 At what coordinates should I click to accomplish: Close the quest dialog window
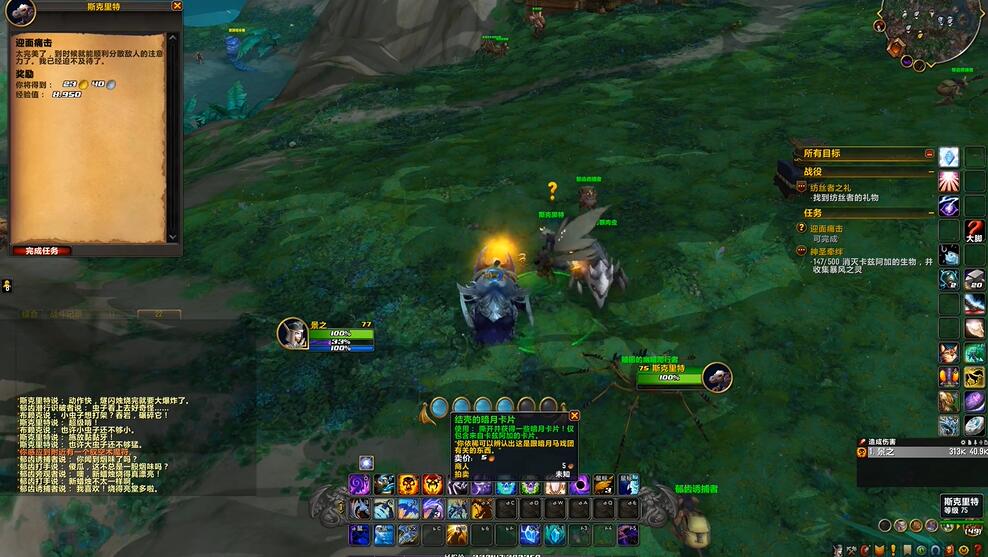click(x=177, y=6)
